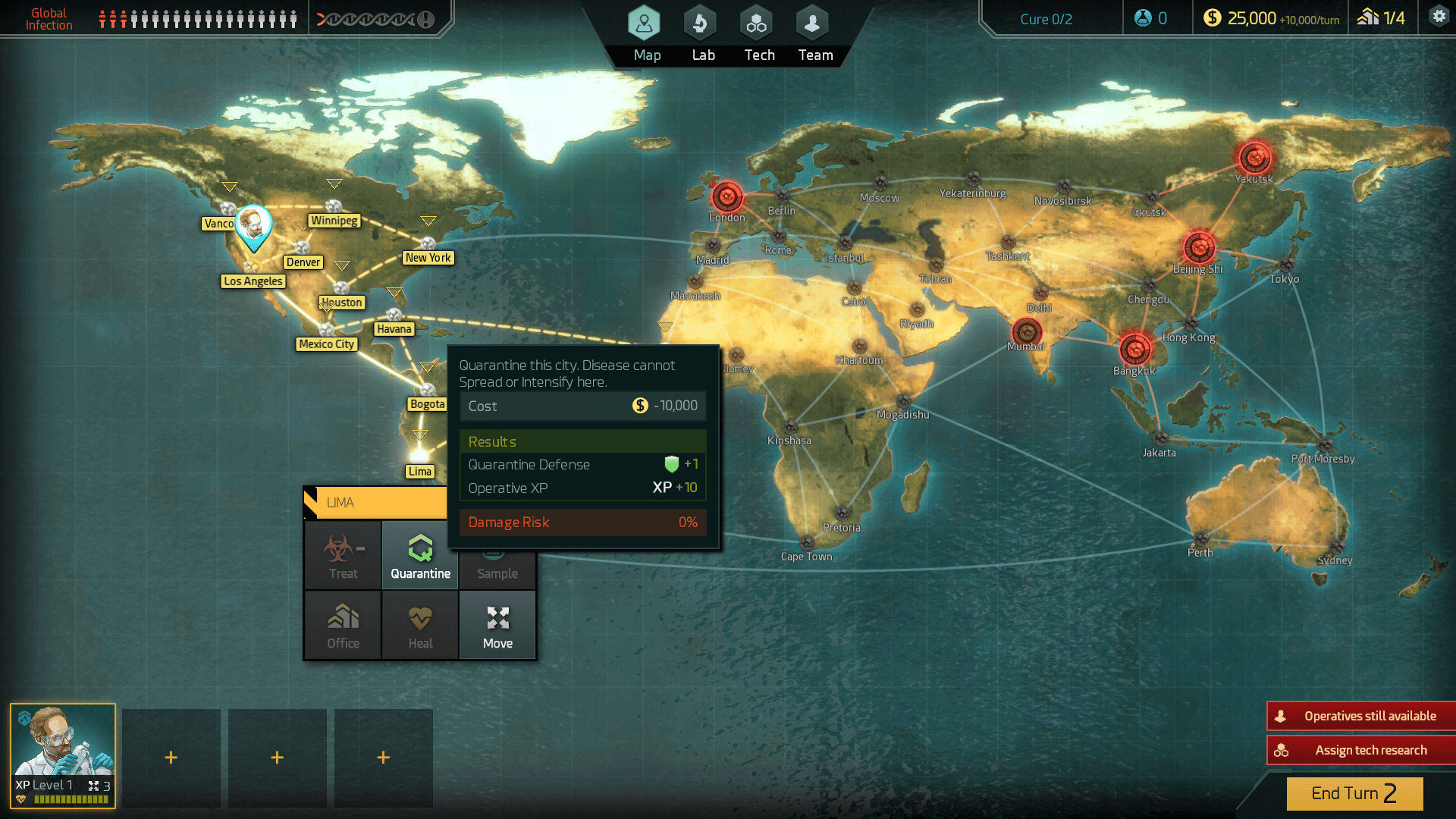Open the Lab tab
1456x819 pixels.
point(702,34)
